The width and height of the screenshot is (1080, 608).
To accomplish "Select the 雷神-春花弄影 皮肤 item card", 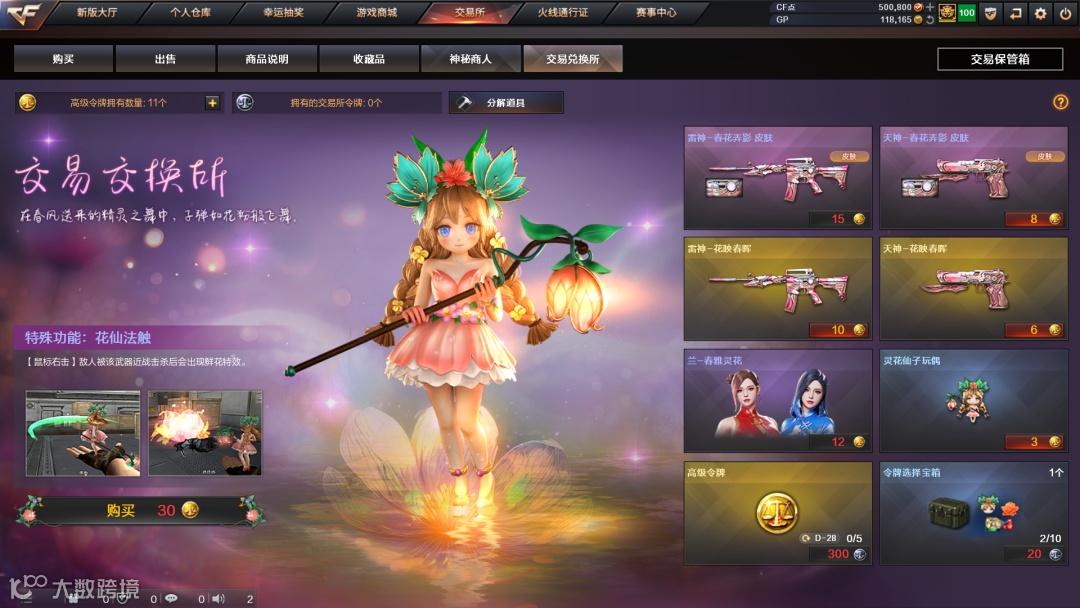I will click(777, 178).
